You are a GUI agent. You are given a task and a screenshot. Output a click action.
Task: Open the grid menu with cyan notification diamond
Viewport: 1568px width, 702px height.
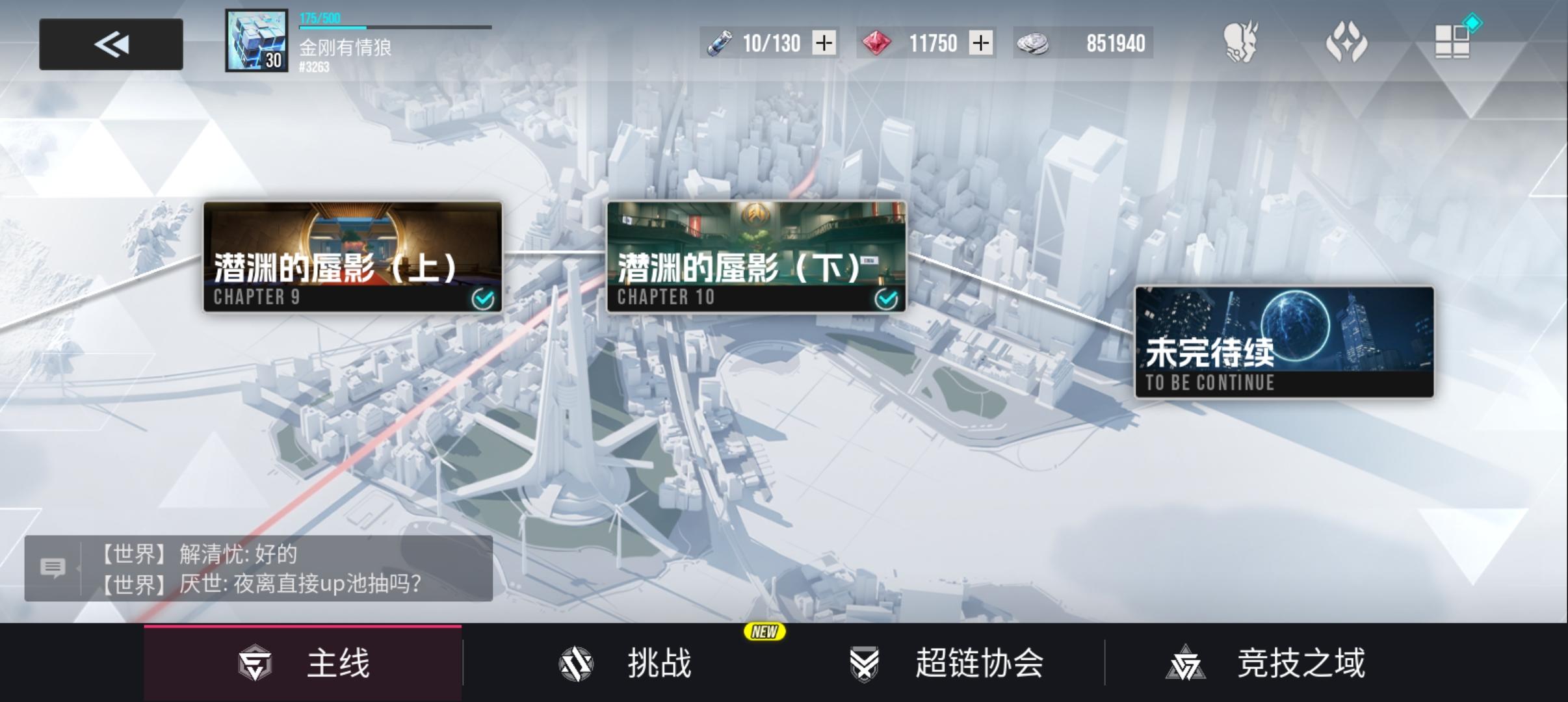tap(1454, 40)
